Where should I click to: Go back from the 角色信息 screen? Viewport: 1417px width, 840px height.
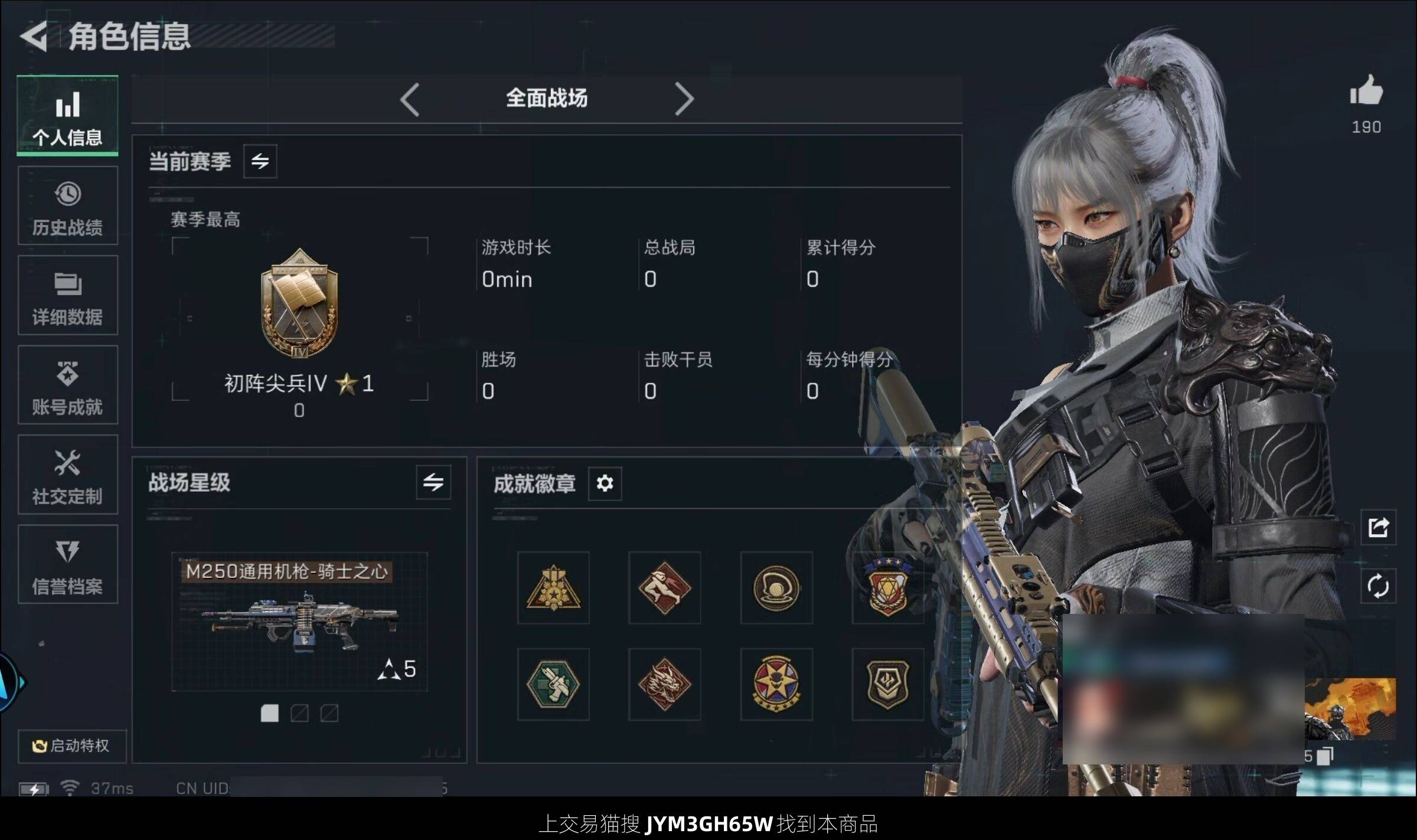point(34,37)
